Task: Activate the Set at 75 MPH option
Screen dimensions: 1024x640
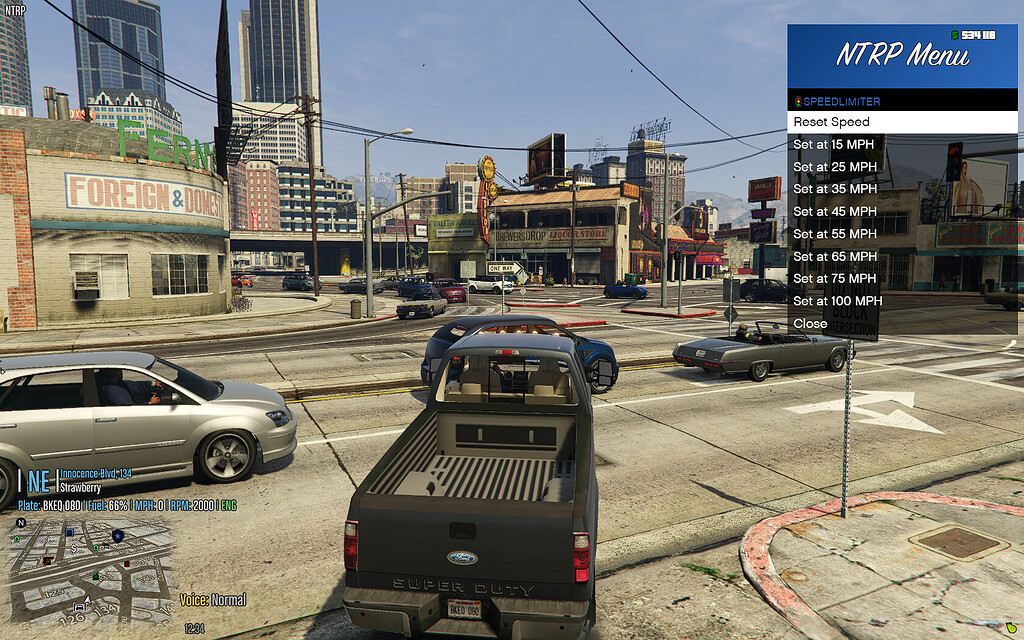Action: point(835,279)
